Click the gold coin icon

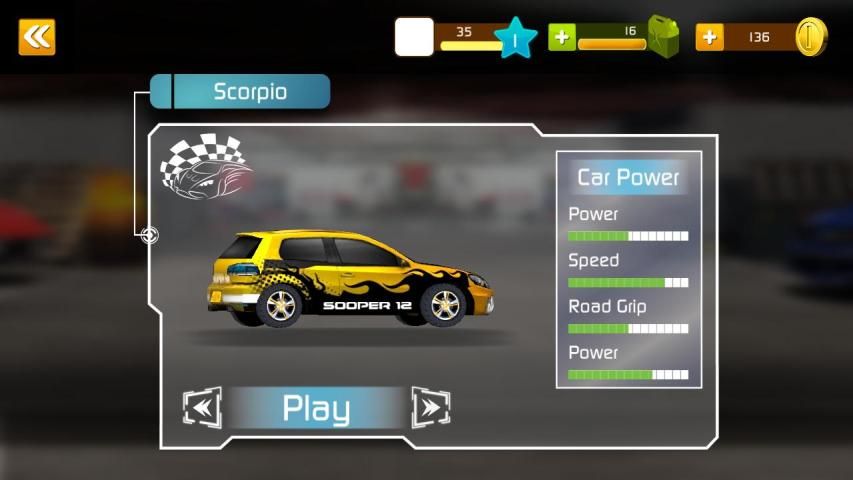point(811,37)
